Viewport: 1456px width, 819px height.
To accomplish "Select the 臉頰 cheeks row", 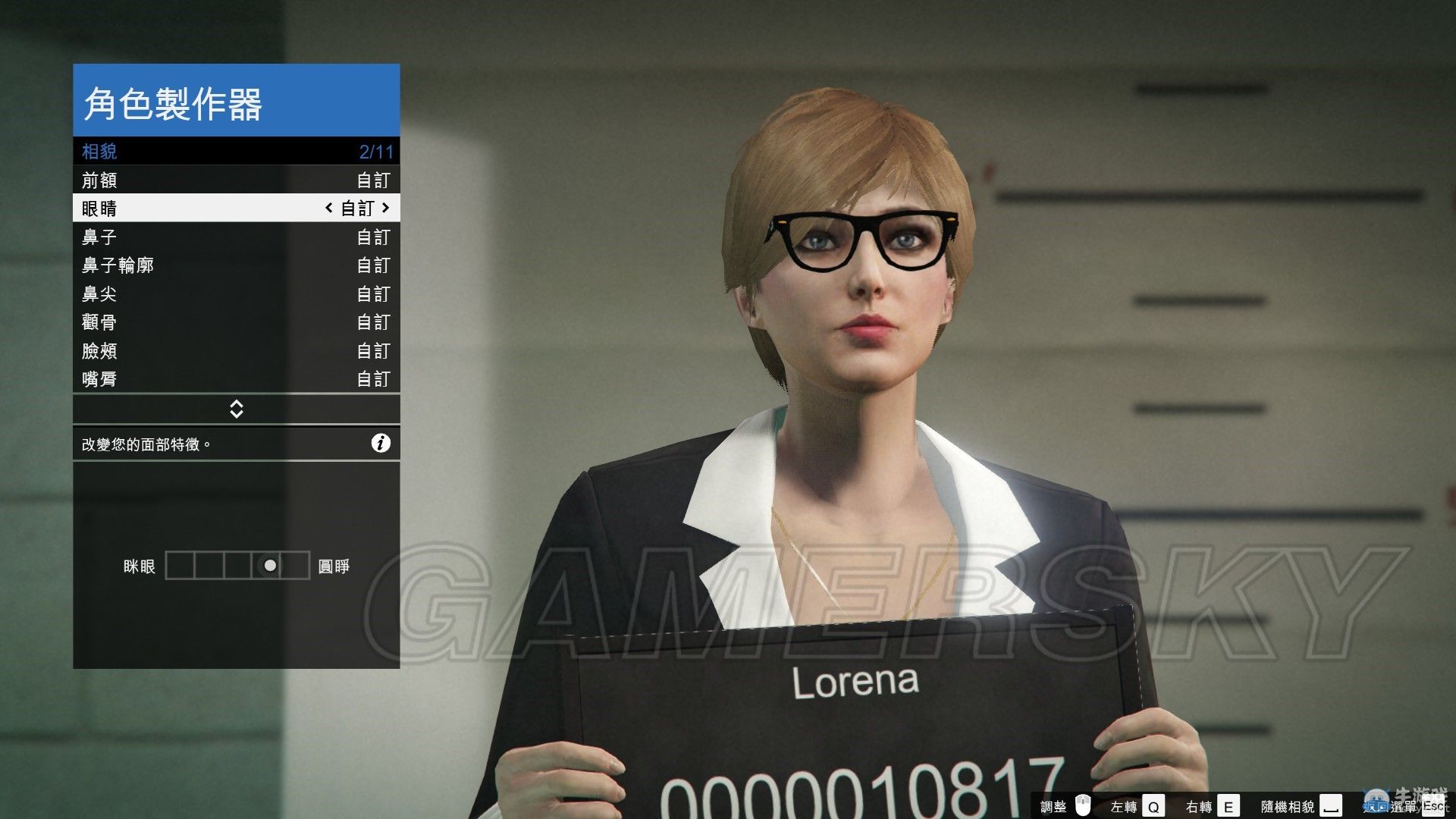I will click(x=236, y=350).
